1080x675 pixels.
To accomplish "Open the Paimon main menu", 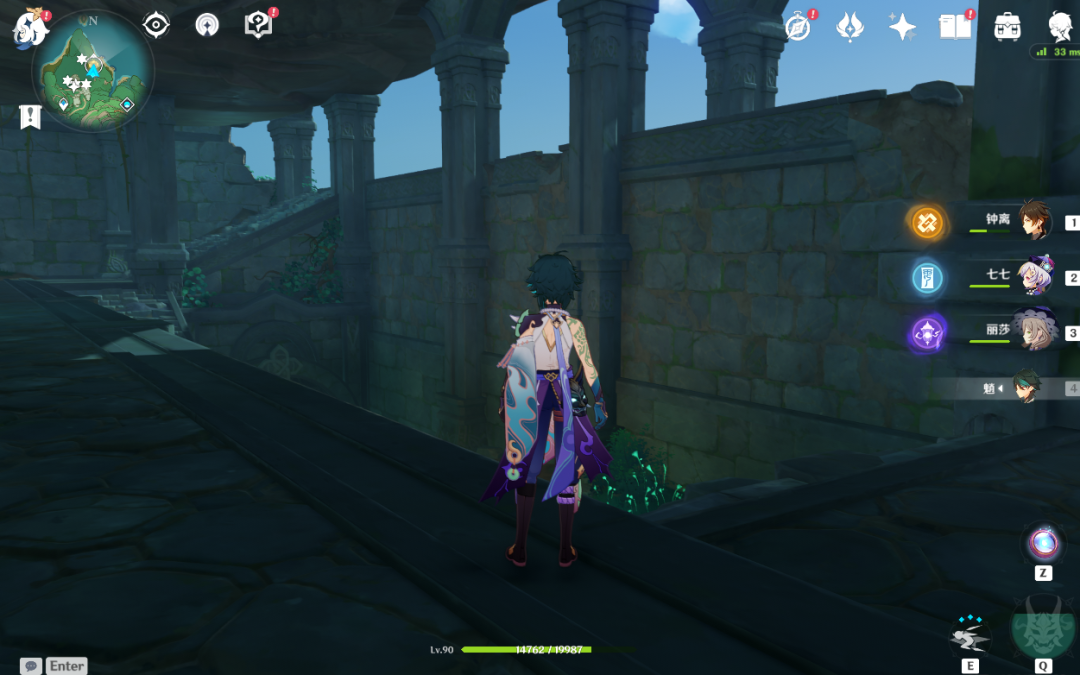I will pyautogui.click(x=29, y=28).
